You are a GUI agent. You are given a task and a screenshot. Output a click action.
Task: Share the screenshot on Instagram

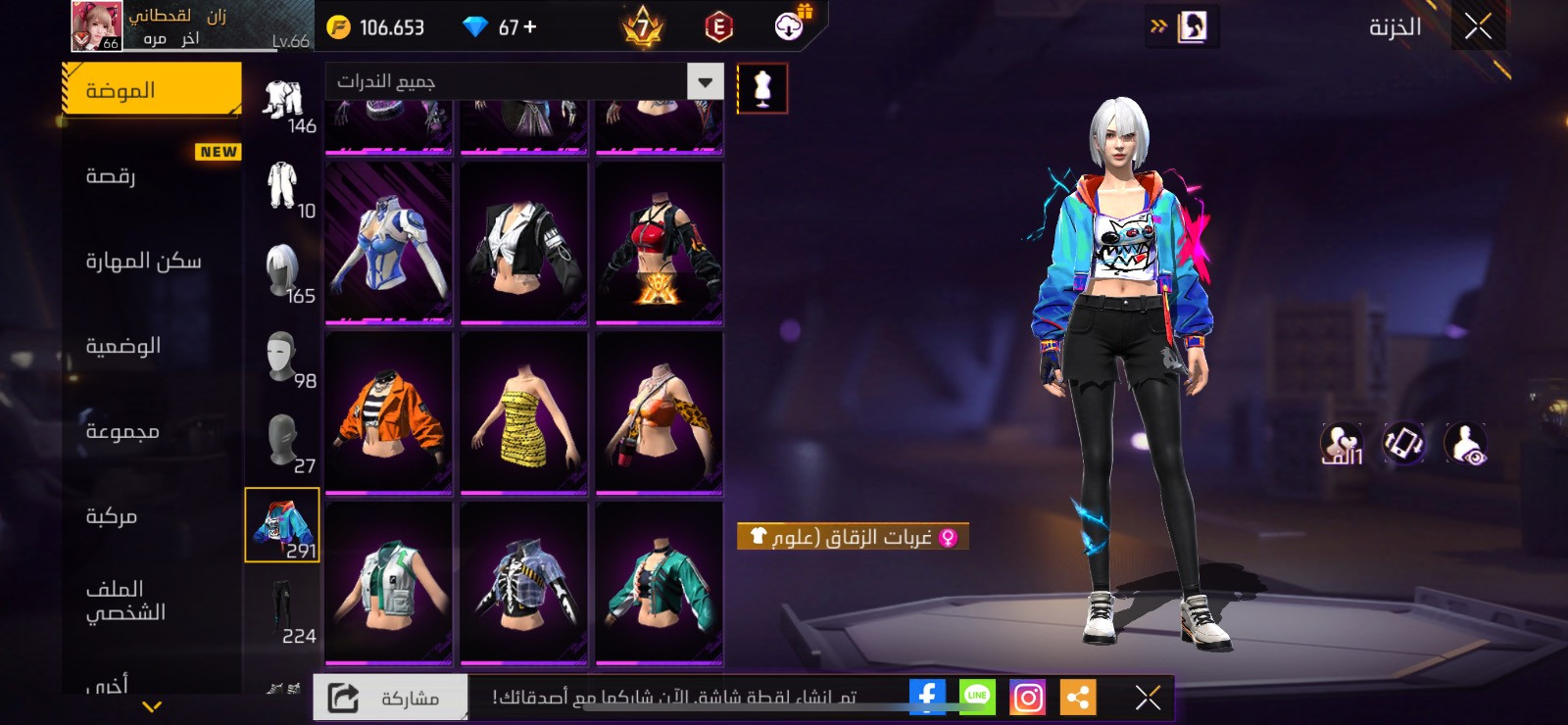pyautogui.click(x=1027, y=698)
